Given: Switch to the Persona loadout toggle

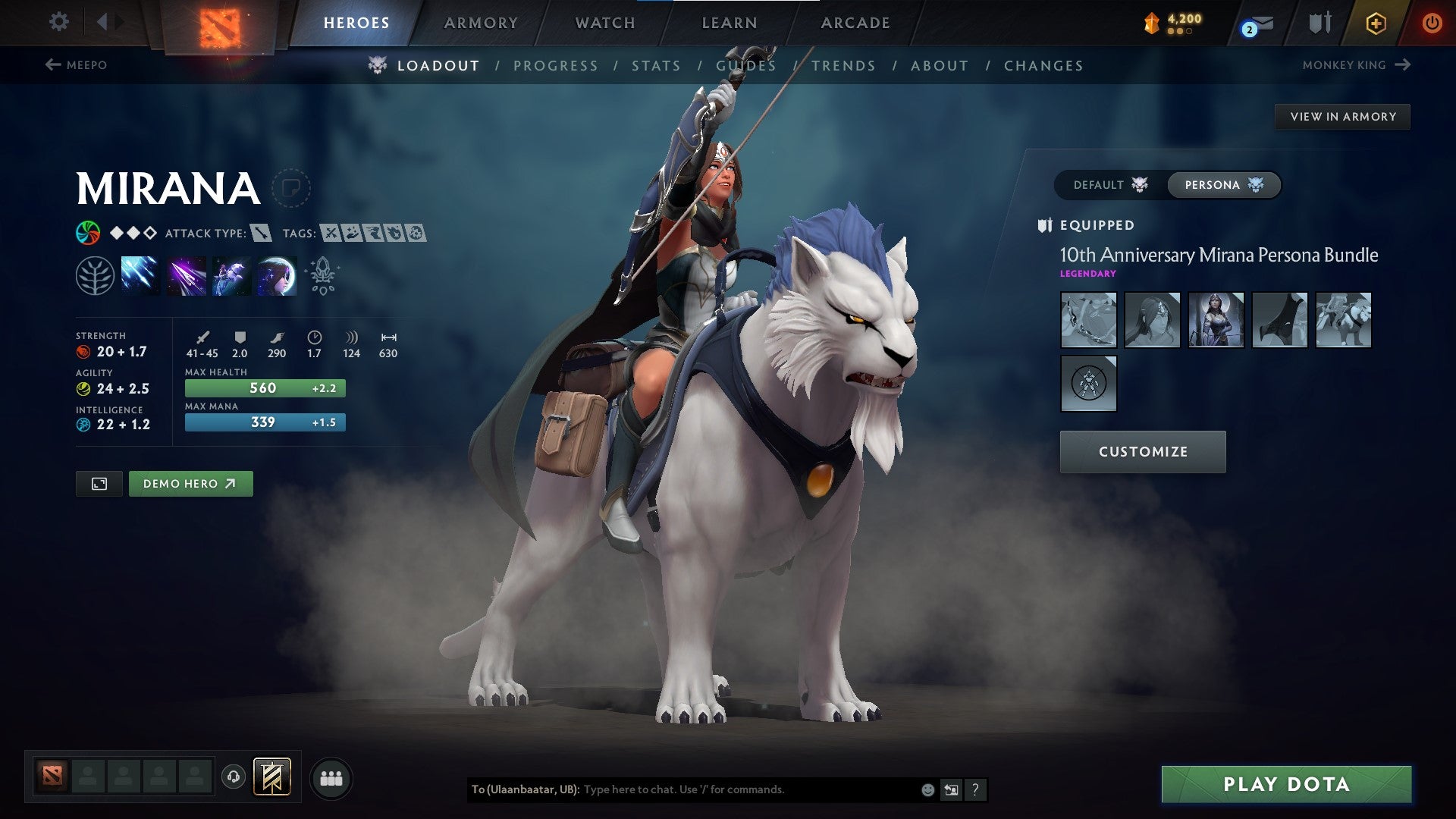Looking at the screenshot, I should (1223, 184).
